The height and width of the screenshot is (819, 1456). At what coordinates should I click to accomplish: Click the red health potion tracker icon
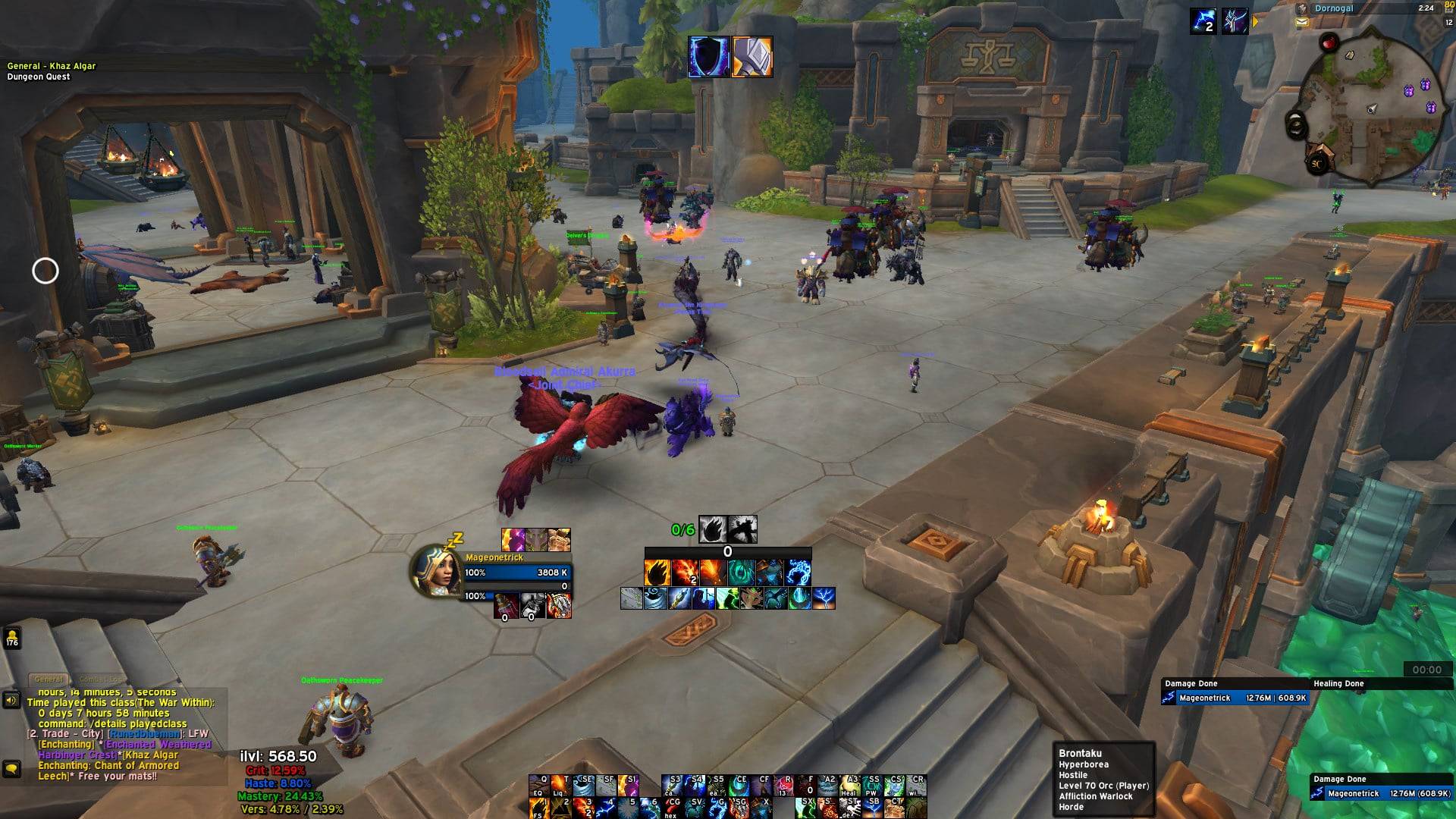506,605
